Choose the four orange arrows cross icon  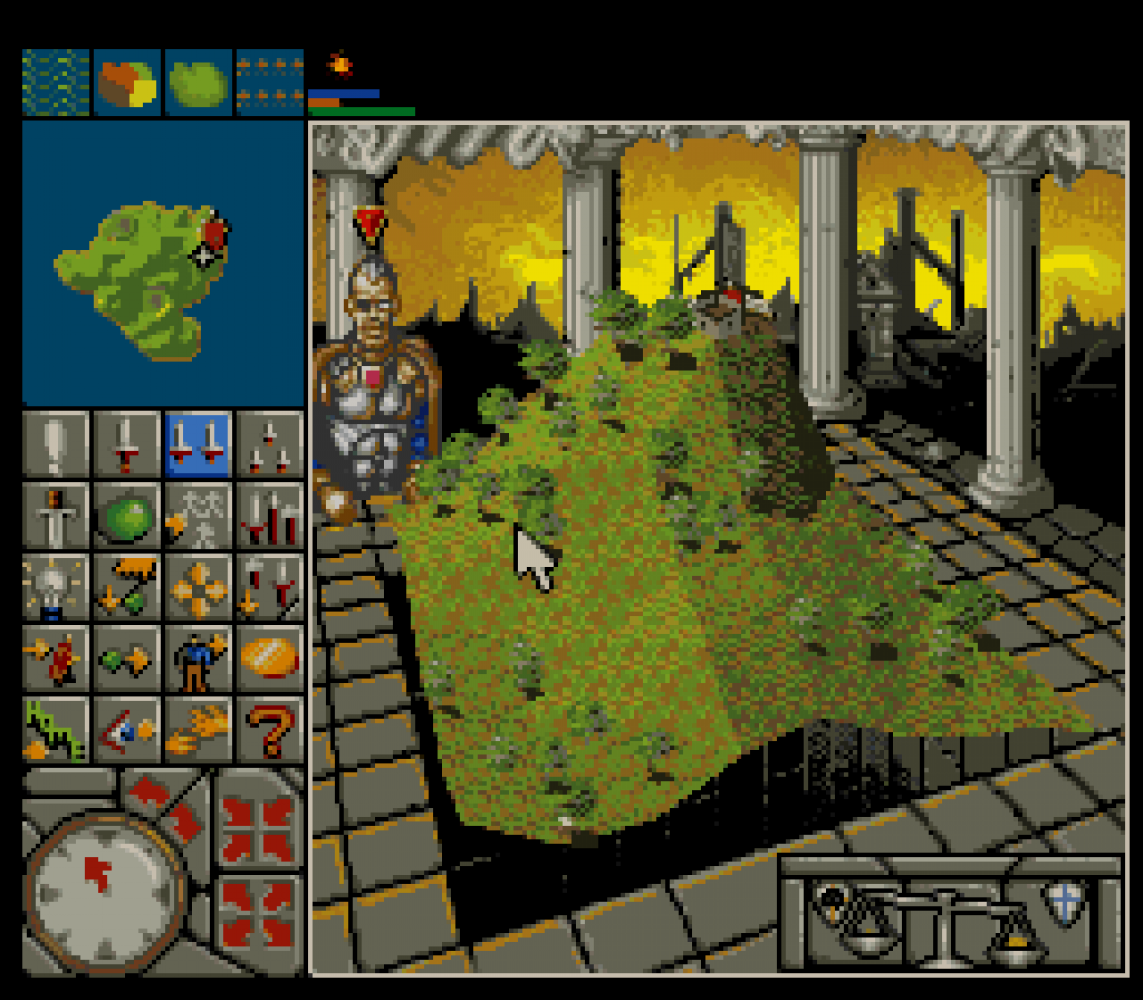[x=198, y=586]
